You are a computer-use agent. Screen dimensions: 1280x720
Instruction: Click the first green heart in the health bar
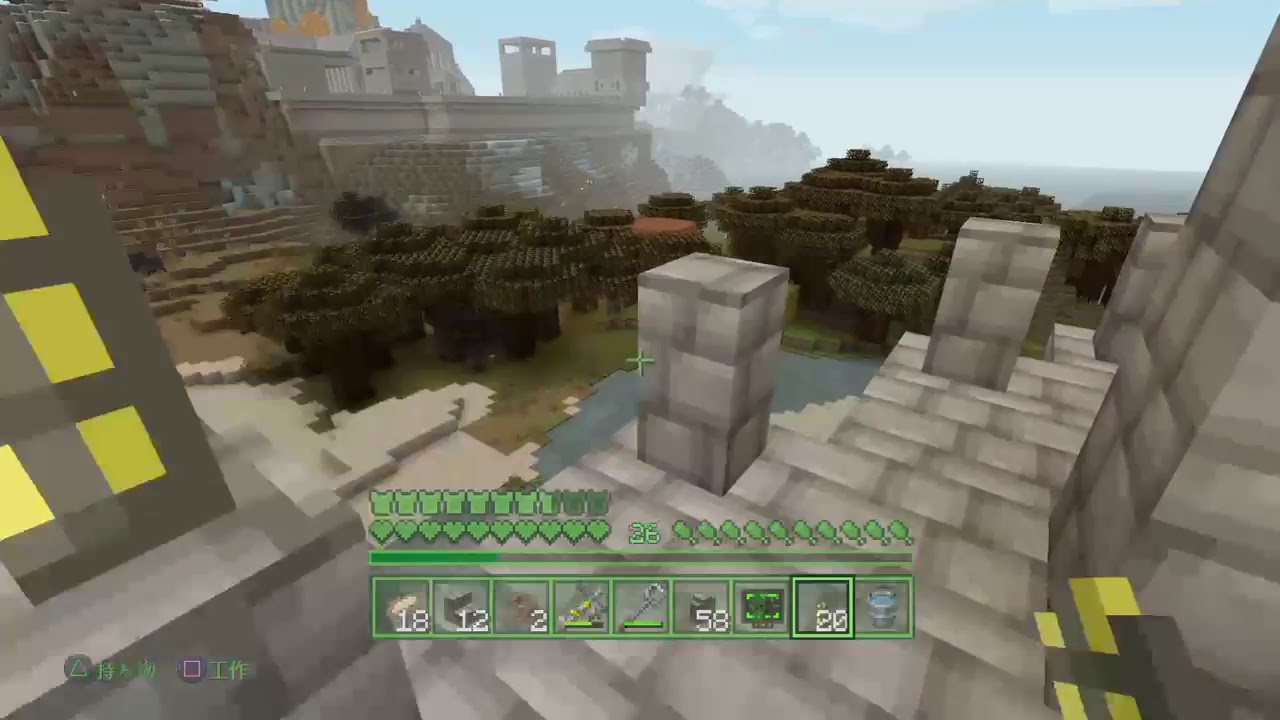379,531
